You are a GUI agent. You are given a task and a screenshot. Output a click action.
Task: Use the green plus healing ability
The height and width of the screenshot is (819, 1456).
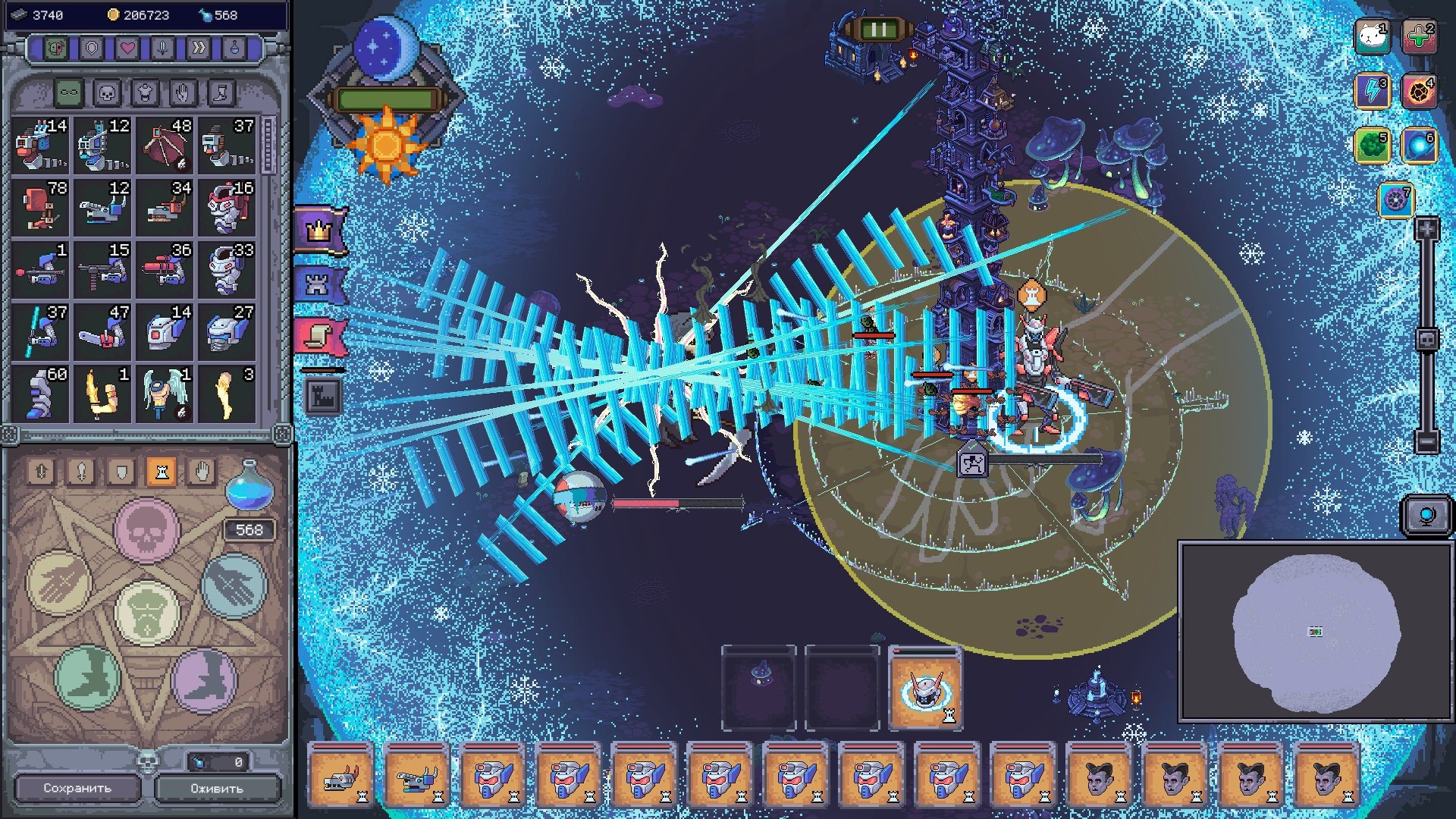tap(1419, 36)
